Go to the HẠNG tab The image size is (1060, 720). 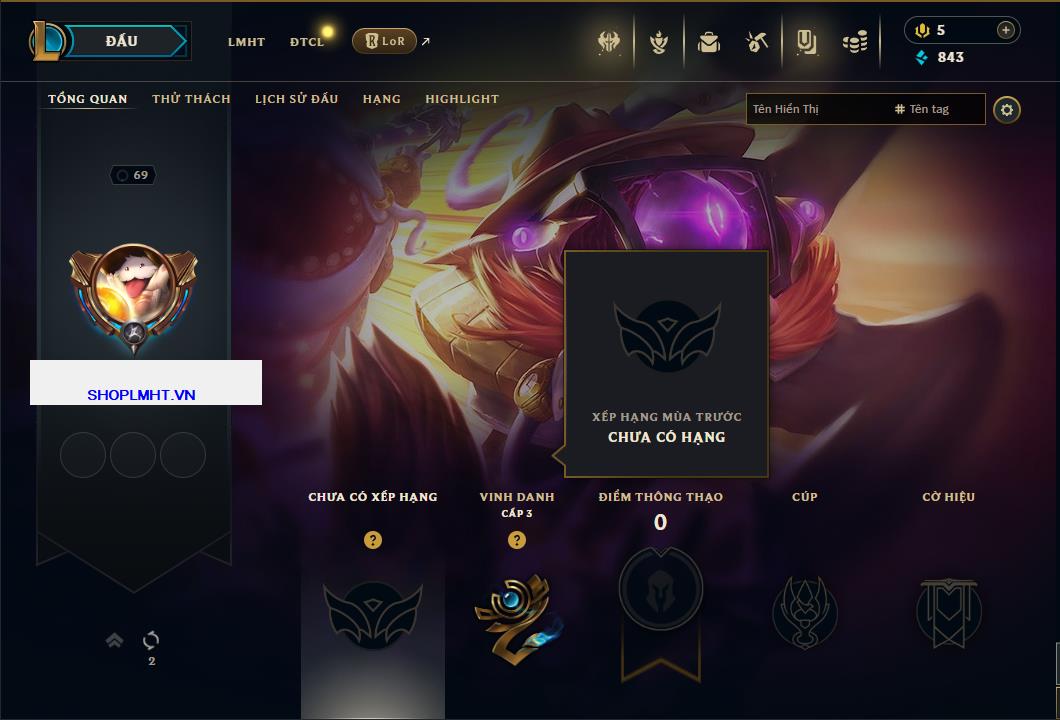pos(381,99)
